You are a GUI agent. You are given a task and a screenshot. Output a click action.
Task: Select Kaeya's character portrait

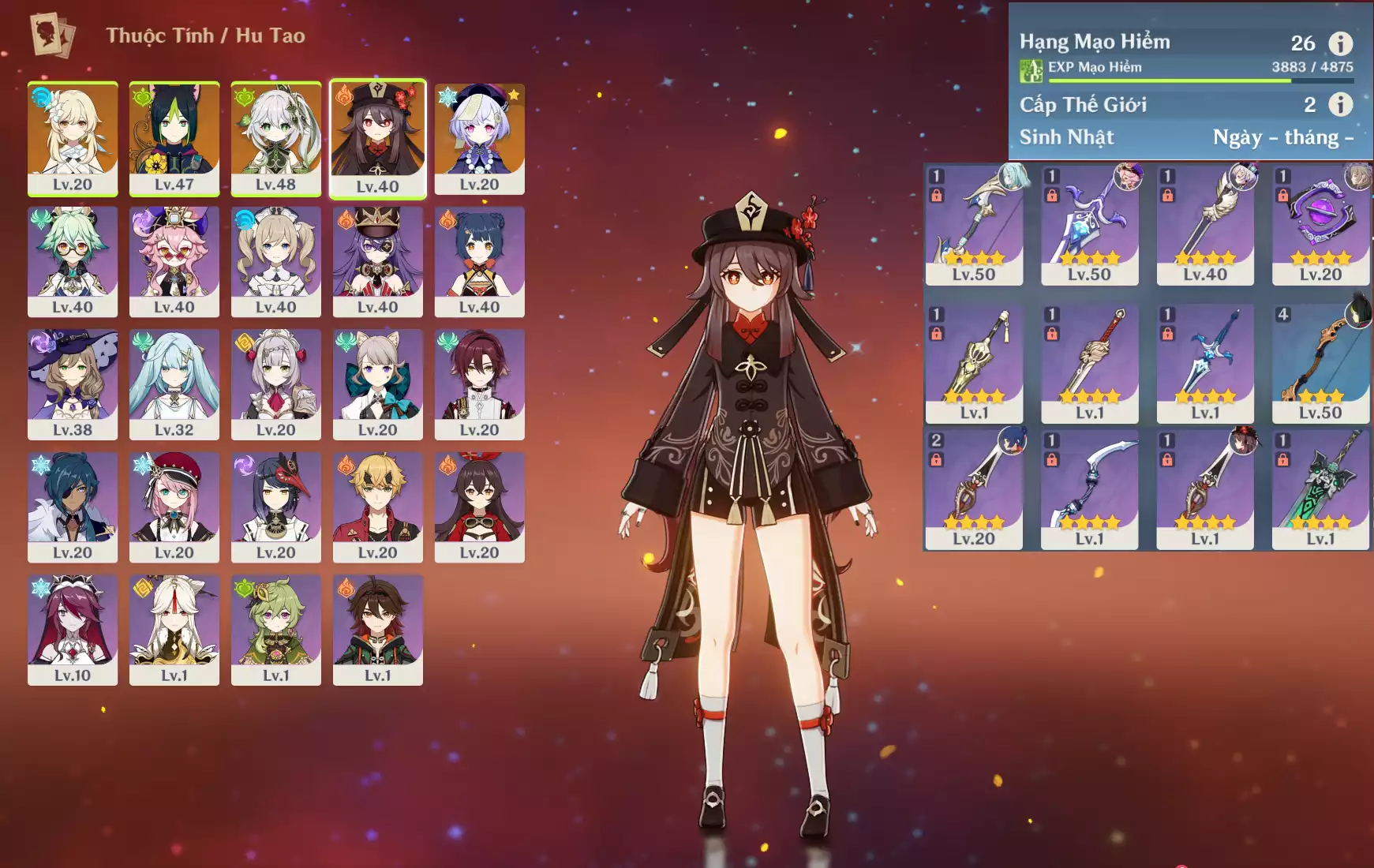pyautogui.click(x=73, y=507)
